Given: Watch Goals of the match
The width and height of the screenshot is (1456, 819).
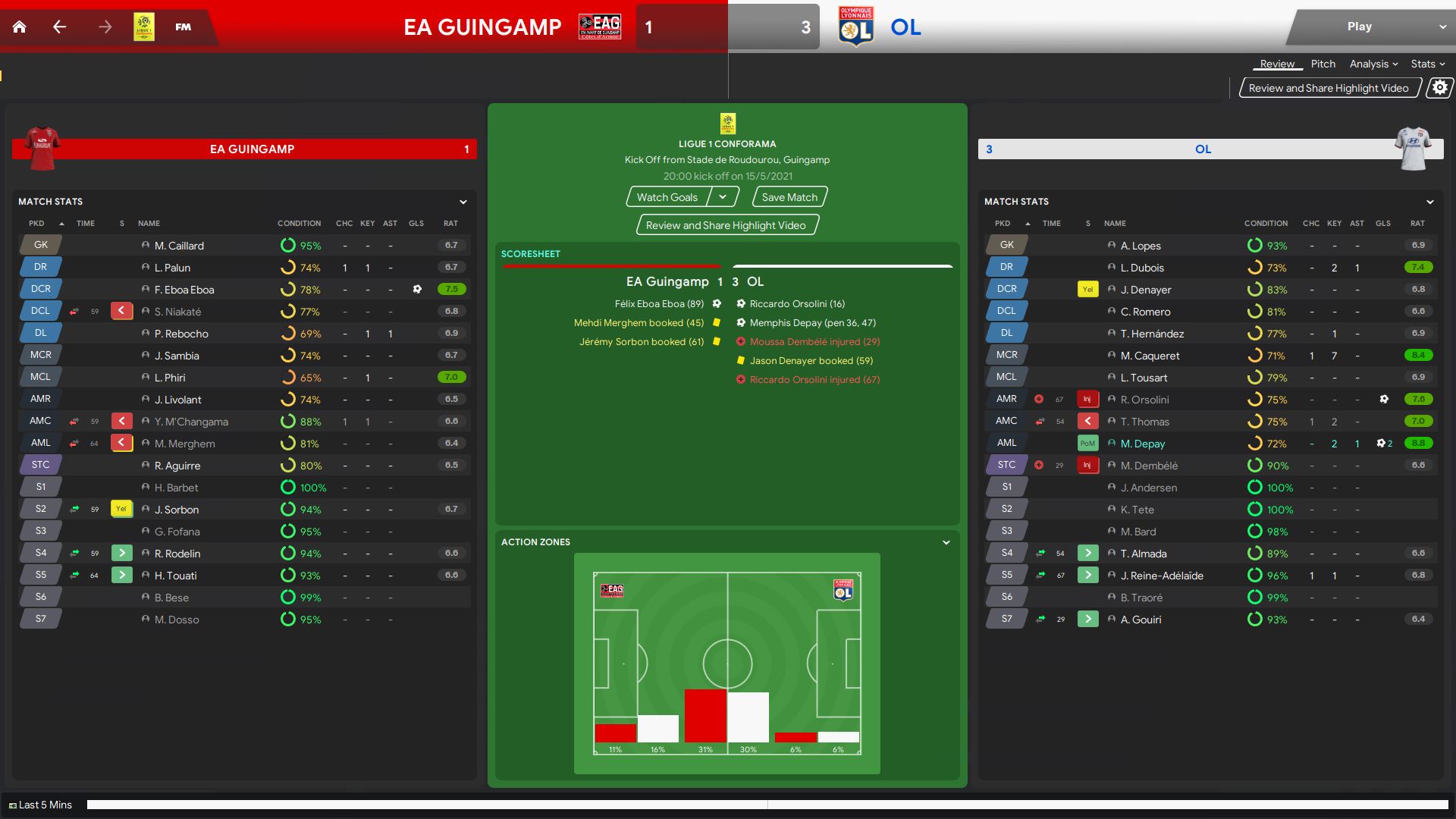Looking at the screenshot, I should (667, 197).
